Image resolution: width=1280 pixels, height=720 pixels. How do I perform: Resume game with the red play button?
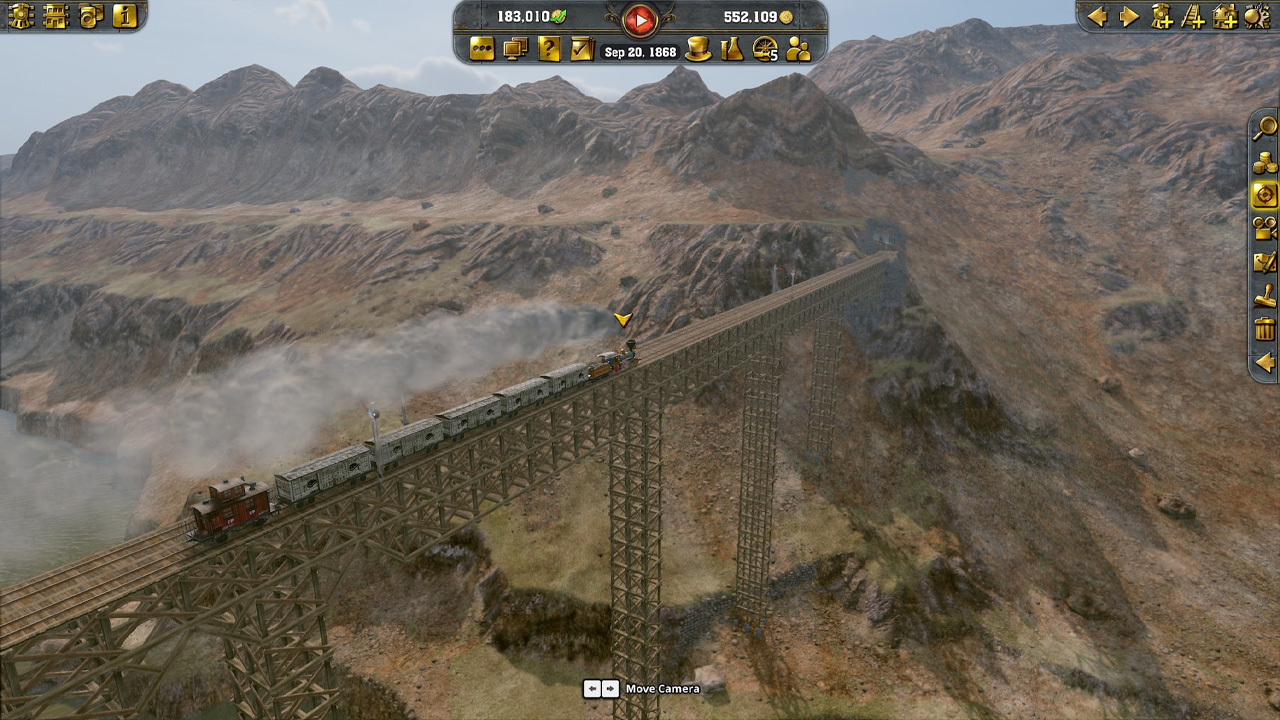pos(639,18)
